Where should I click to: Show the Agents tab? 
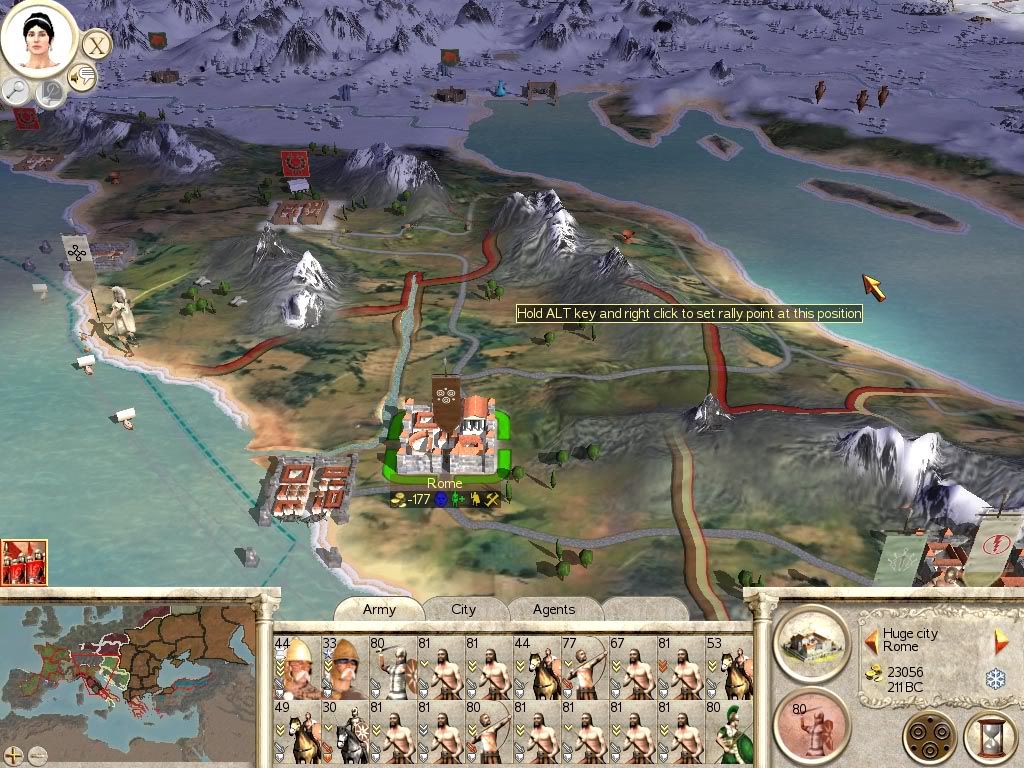click(x=553, y=609)
